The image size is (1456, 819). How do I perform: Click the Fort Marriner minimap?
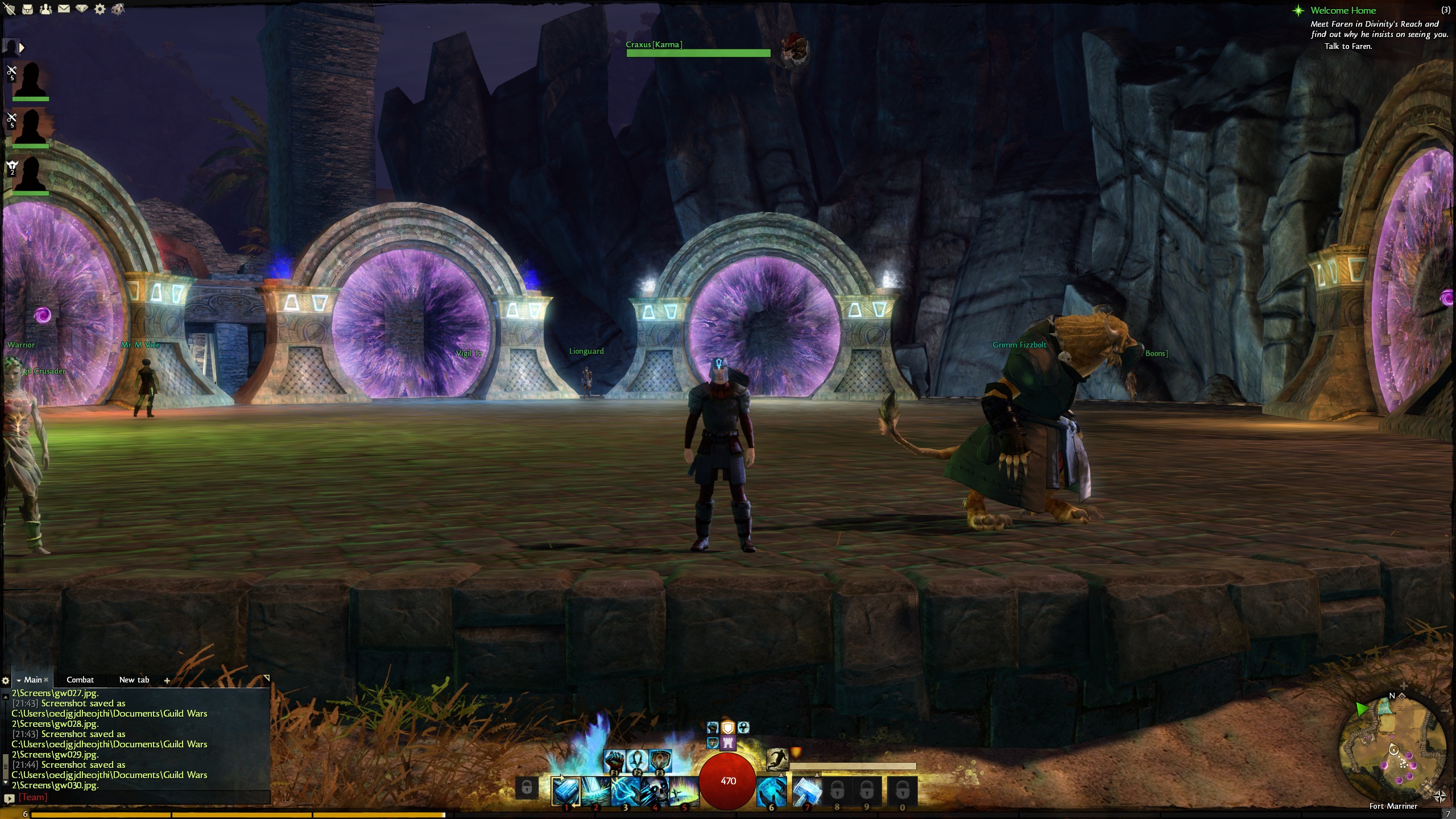[x=1393, y=751]
